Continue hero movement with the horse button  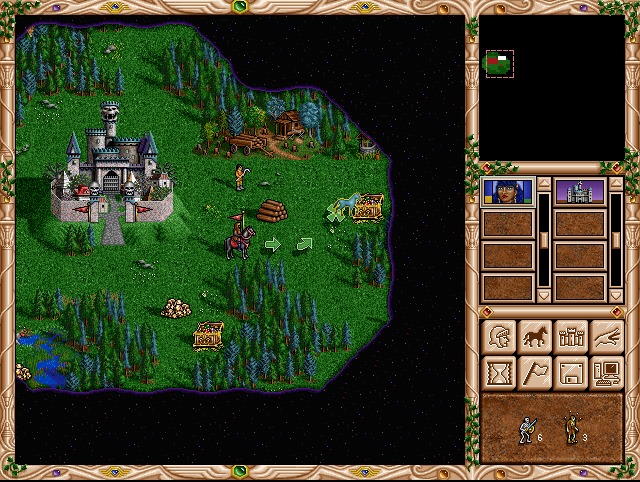[533, 336]
